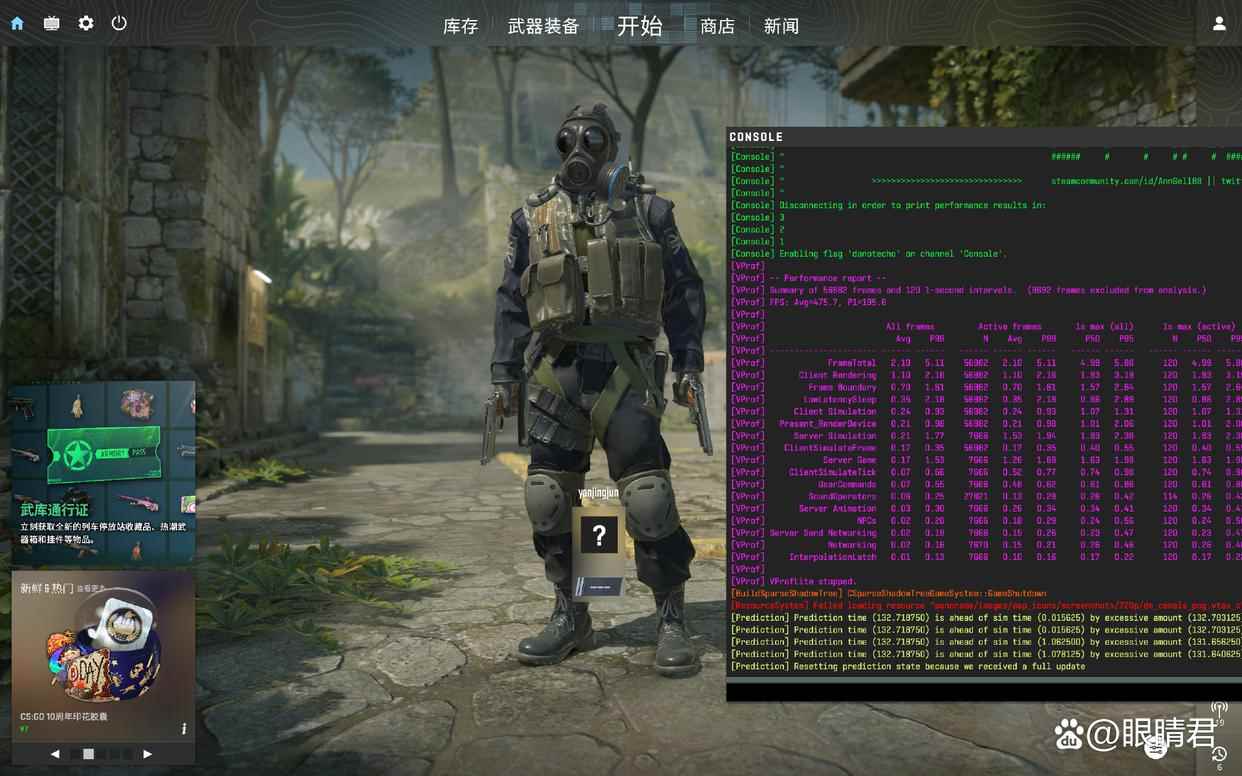Switch to the 库存 inventory tab

[460, 26]
